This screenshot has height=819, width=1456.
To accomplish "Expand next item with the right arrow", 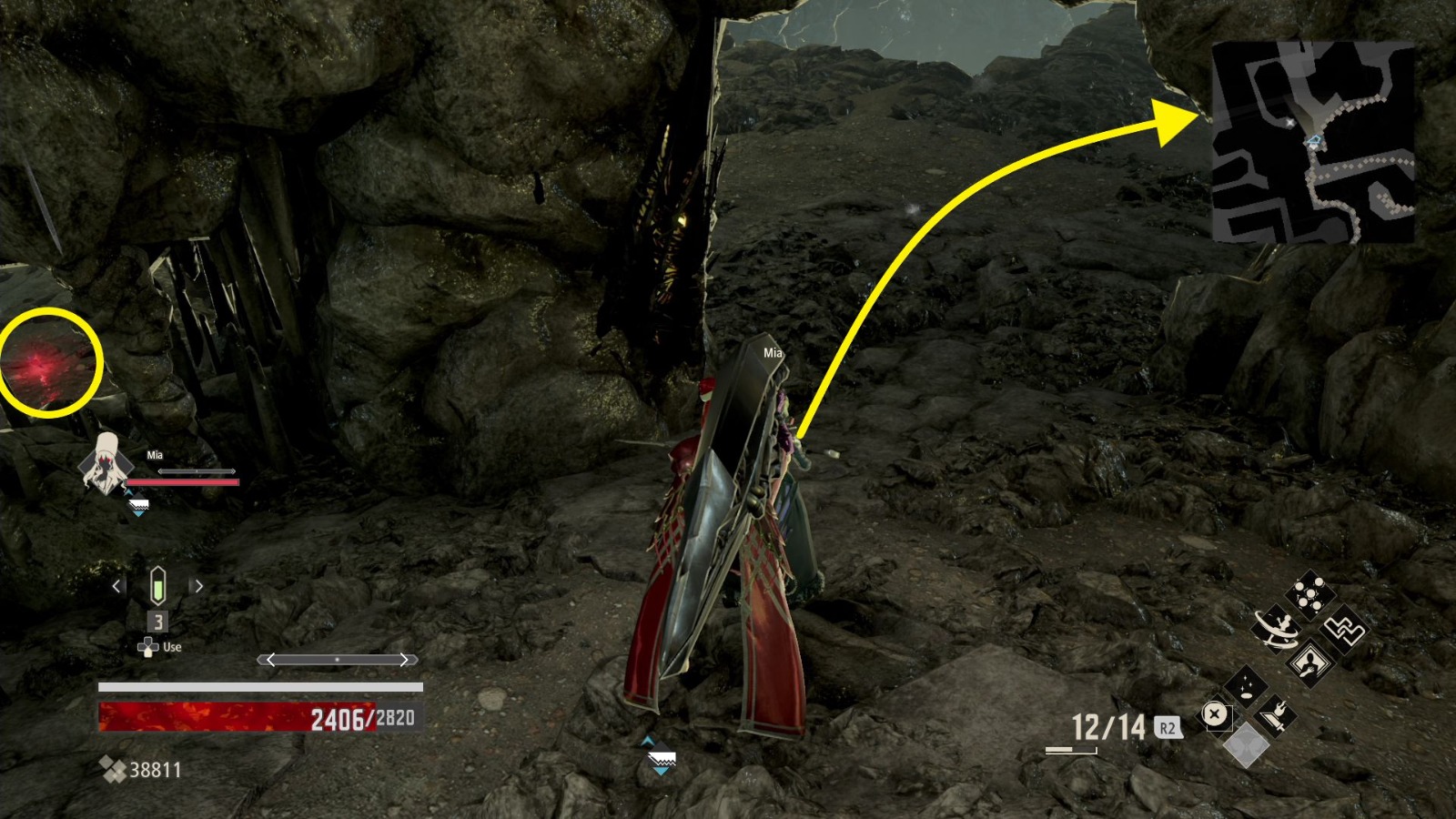I will [x=197, y=585].
